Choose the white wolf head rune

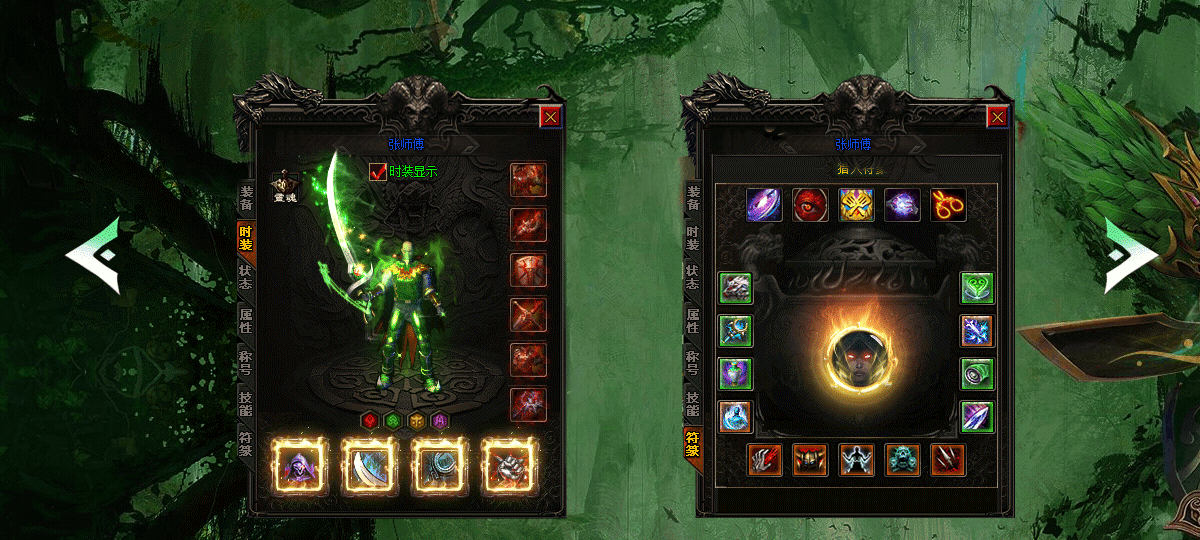735,288
